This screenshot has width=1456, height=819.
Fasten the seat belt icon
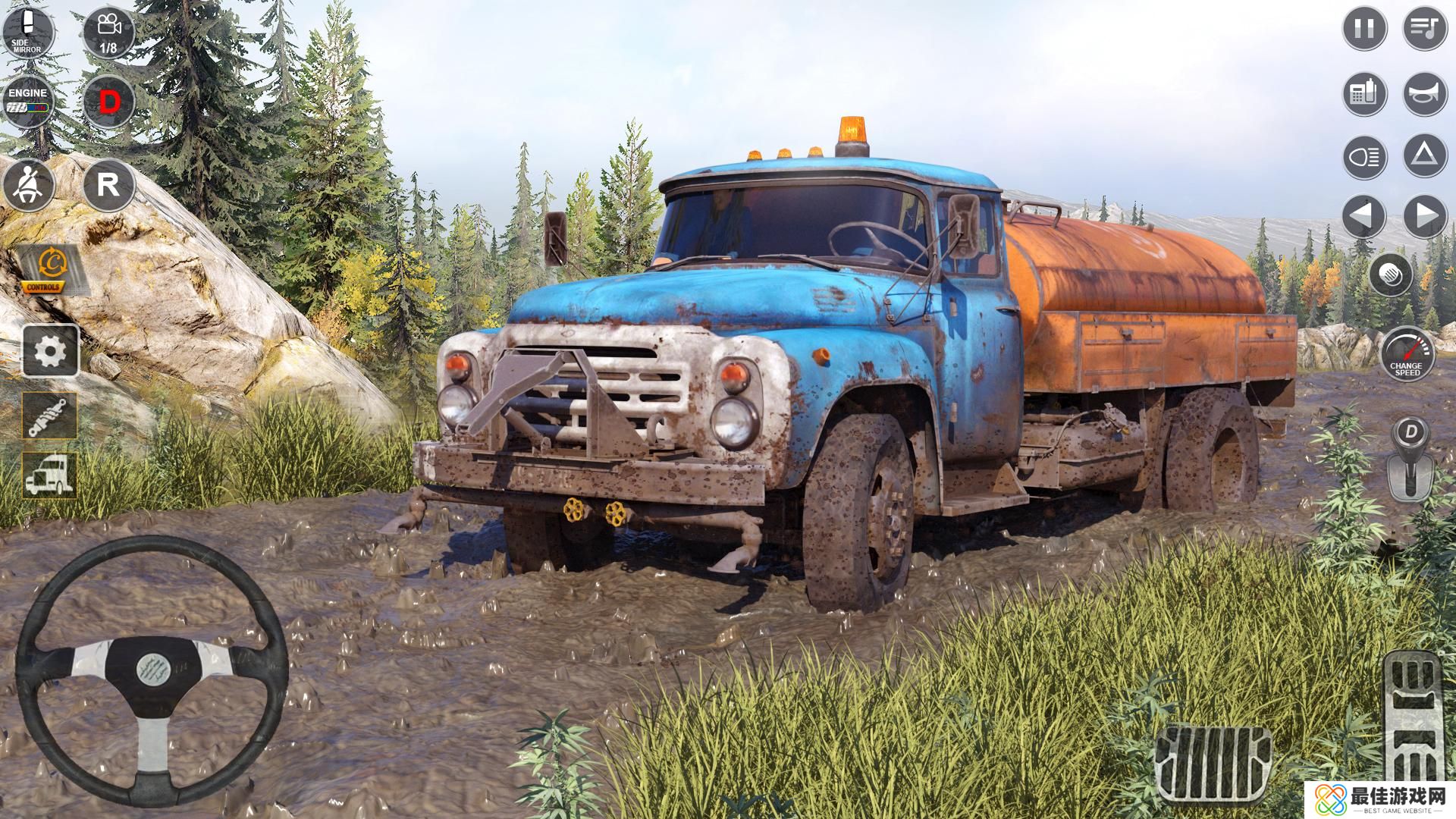28,185
